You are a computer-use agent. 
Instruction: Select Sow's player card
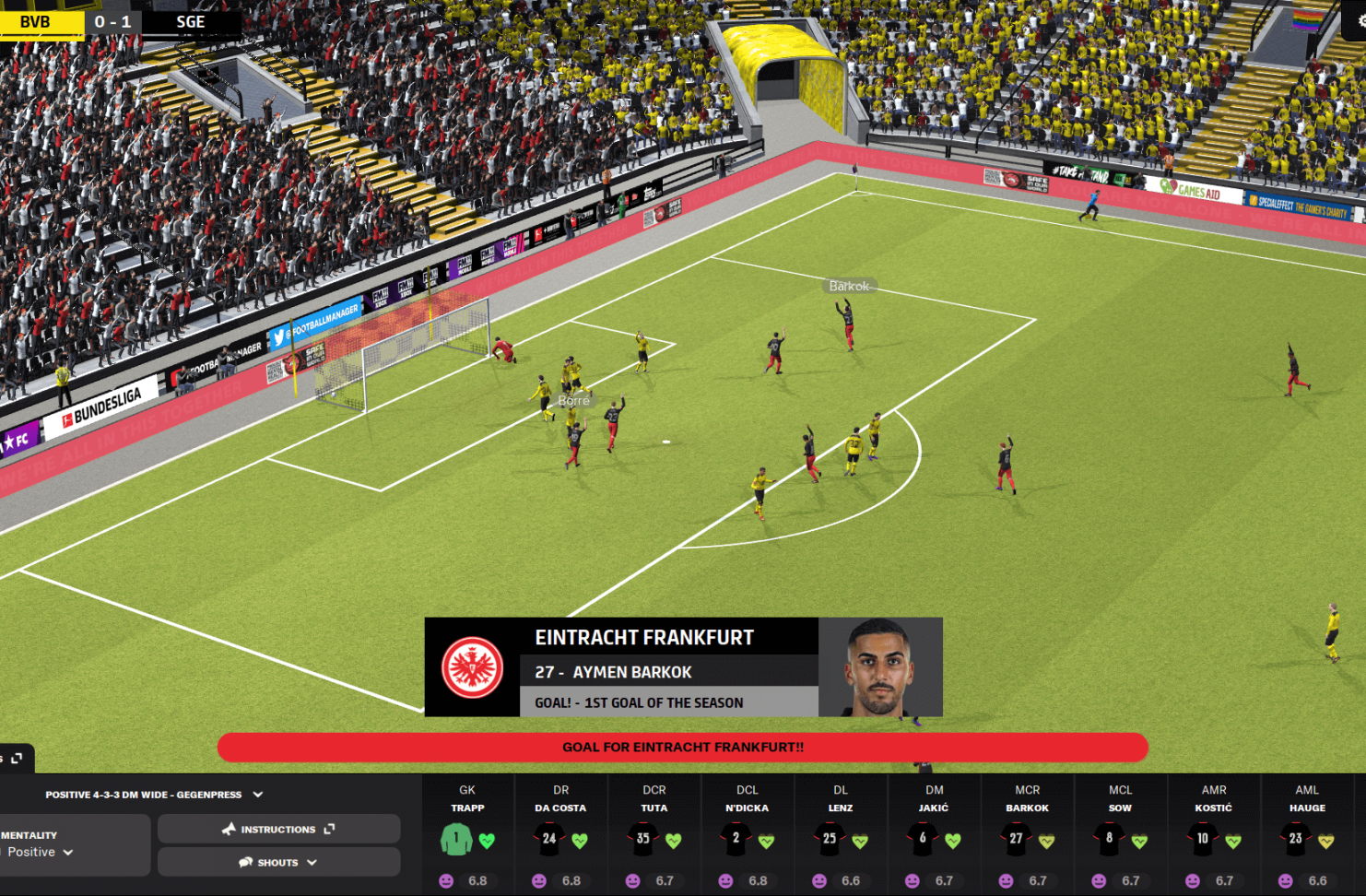[1121, 836]
